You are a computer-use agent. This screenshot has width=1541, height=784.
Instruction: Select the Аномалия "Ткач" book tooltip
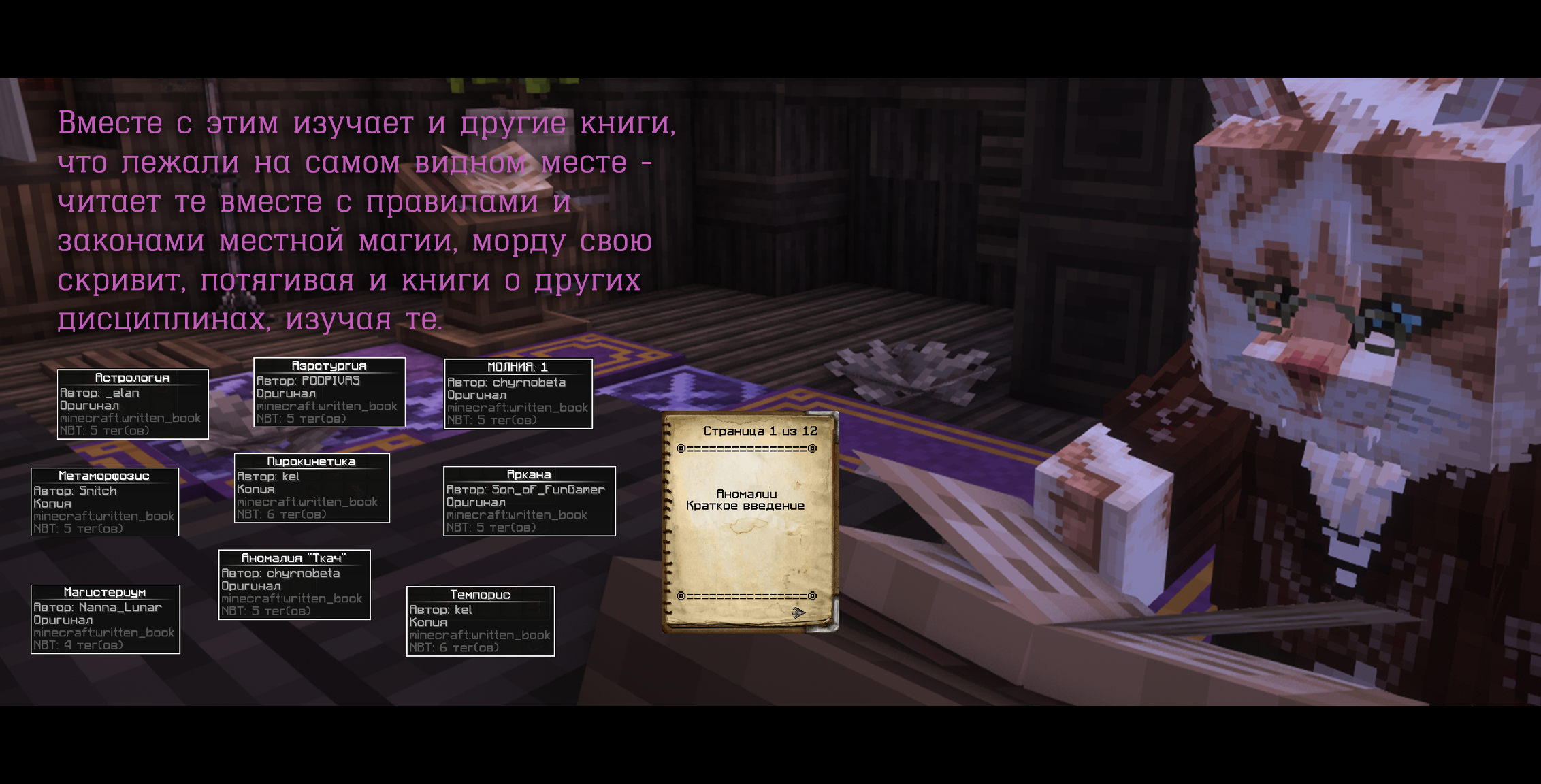tap(294, 585)
